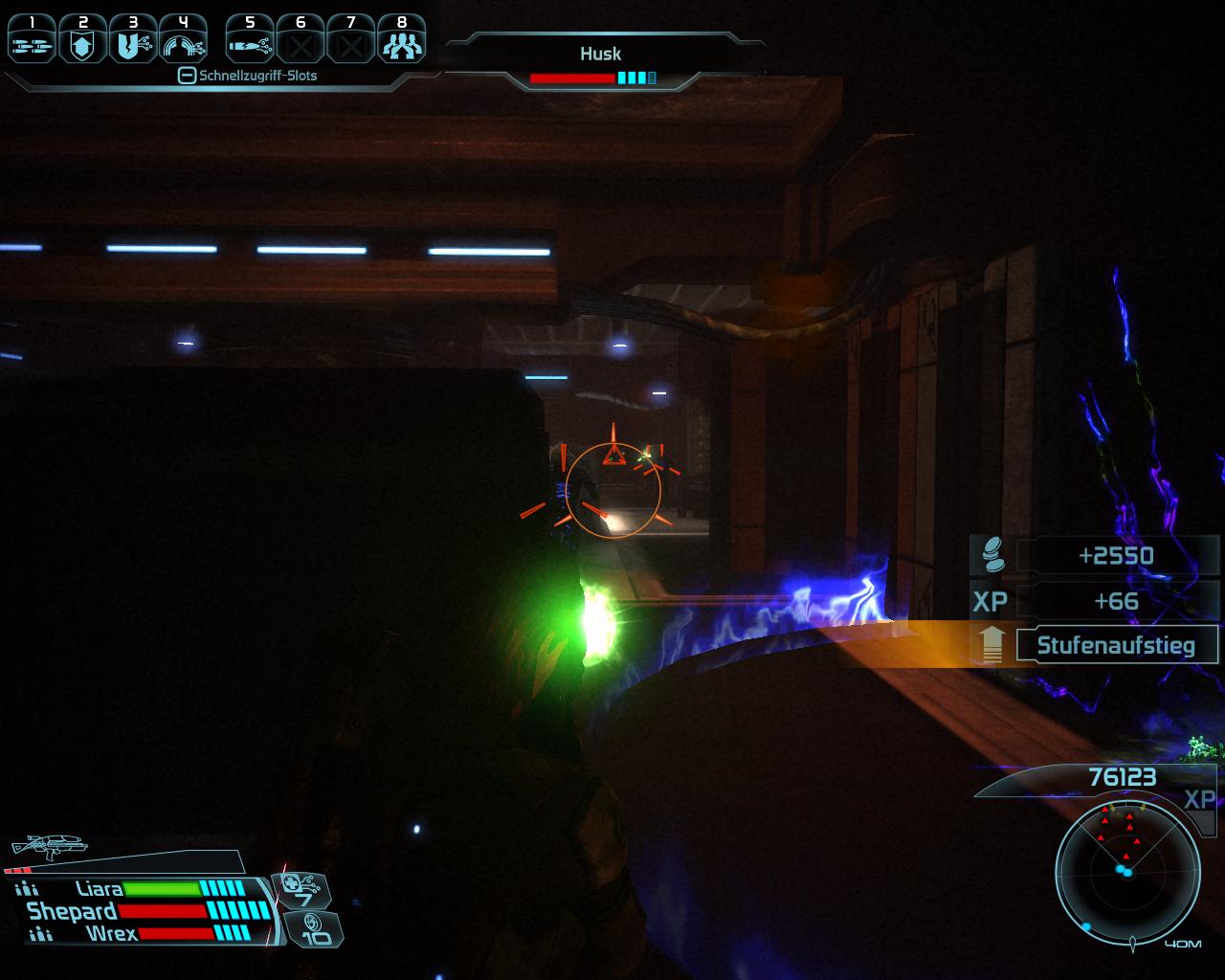Open the Stufenaufstieg level-up notification
The image size is (1225, 980).
point(1115,645)
